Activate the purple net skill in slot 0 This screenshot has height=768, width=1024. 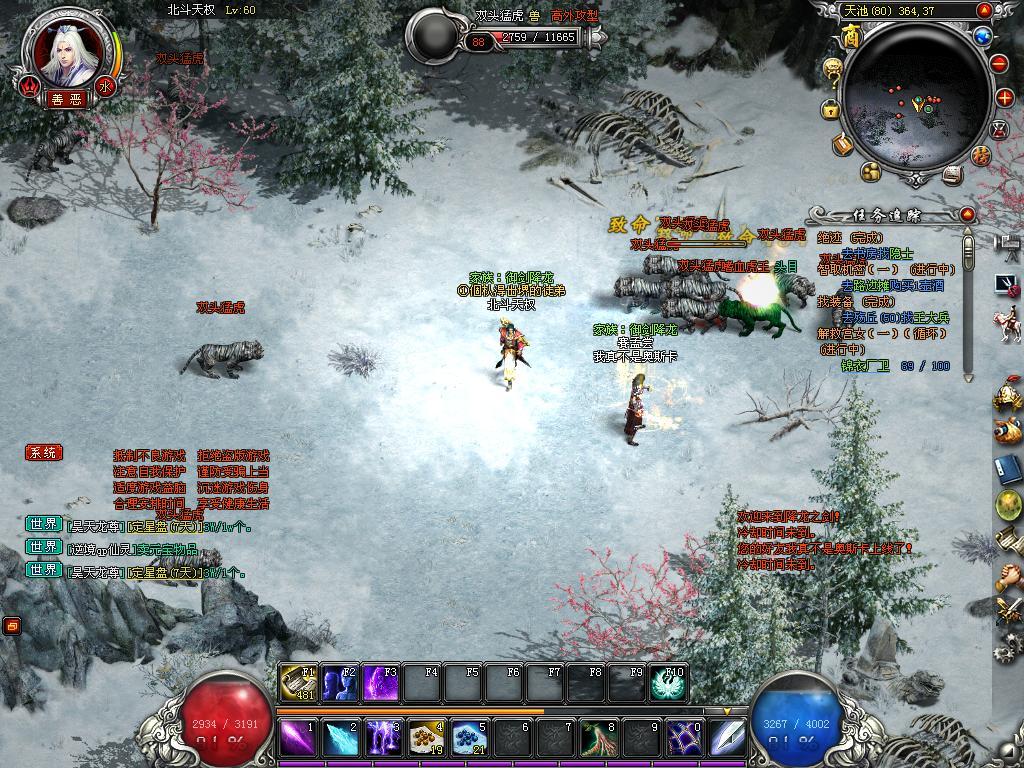pyautogui.click(x=684, y=739)
